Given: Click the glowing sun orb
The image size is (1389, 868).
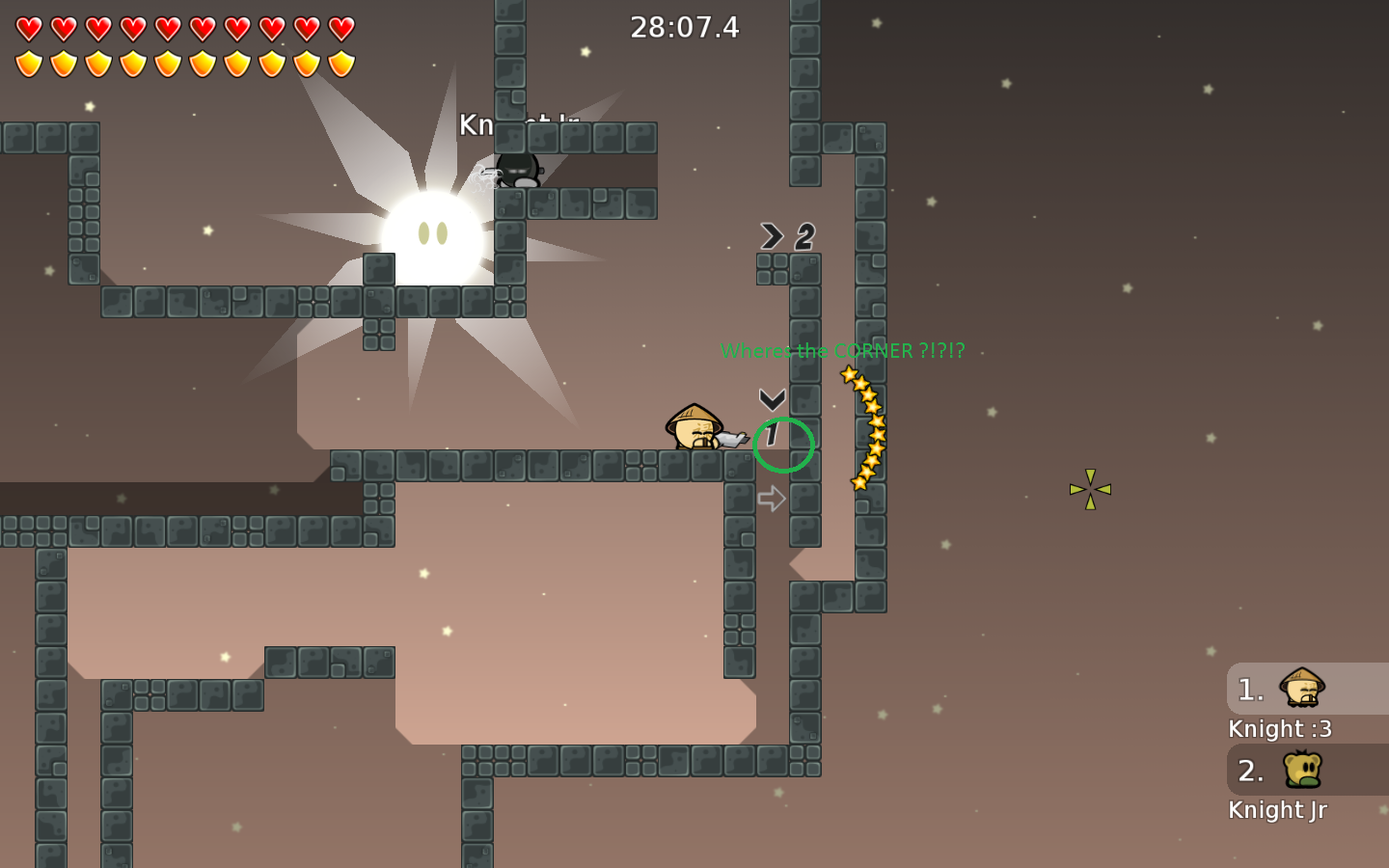Looking at the screenshot, I should click(x=434, y=236).
